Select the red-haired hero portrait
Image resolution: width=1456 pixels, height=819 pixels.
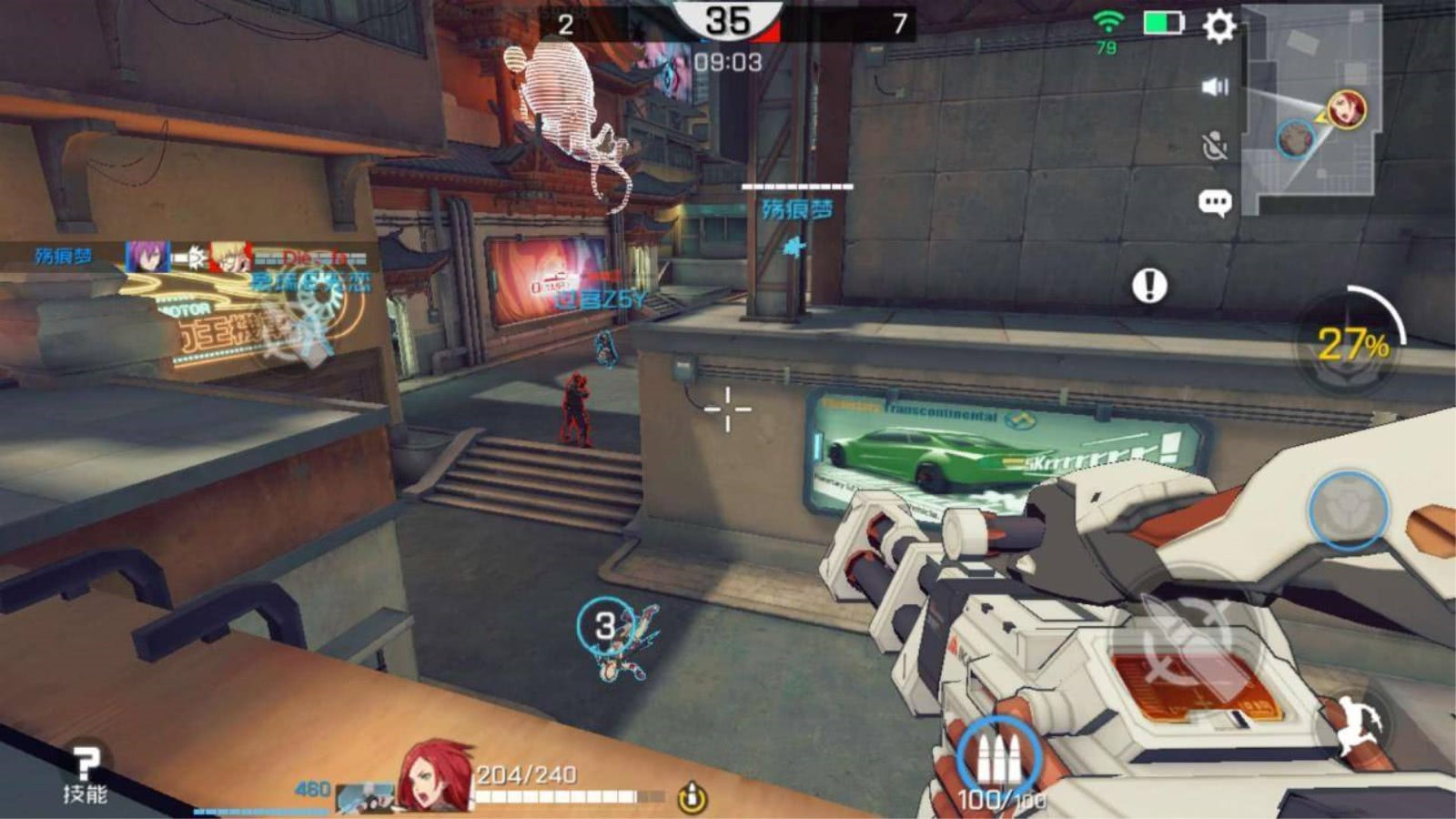click(434, 775)
